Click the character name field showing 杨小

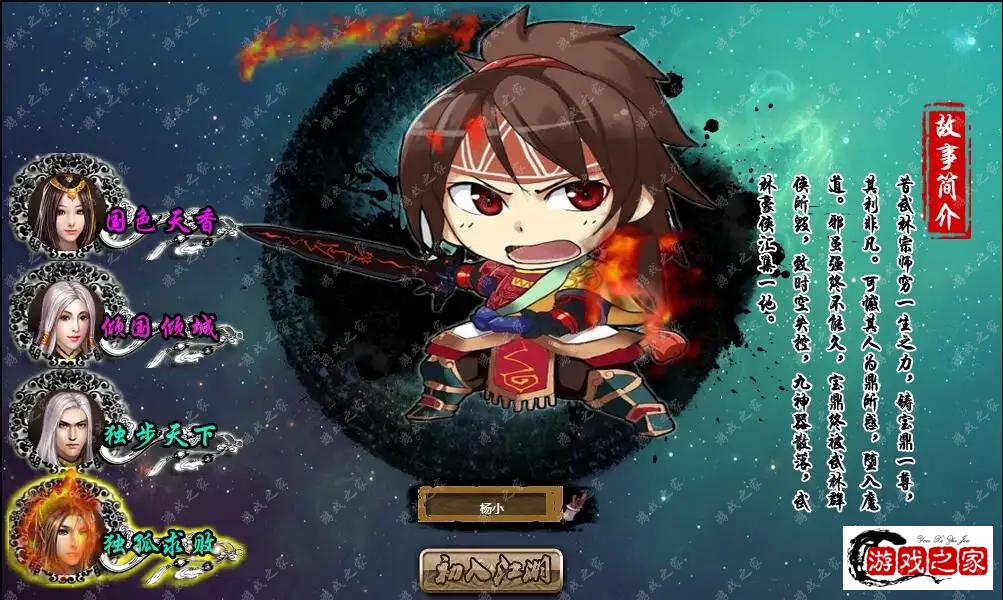point(490,506)
